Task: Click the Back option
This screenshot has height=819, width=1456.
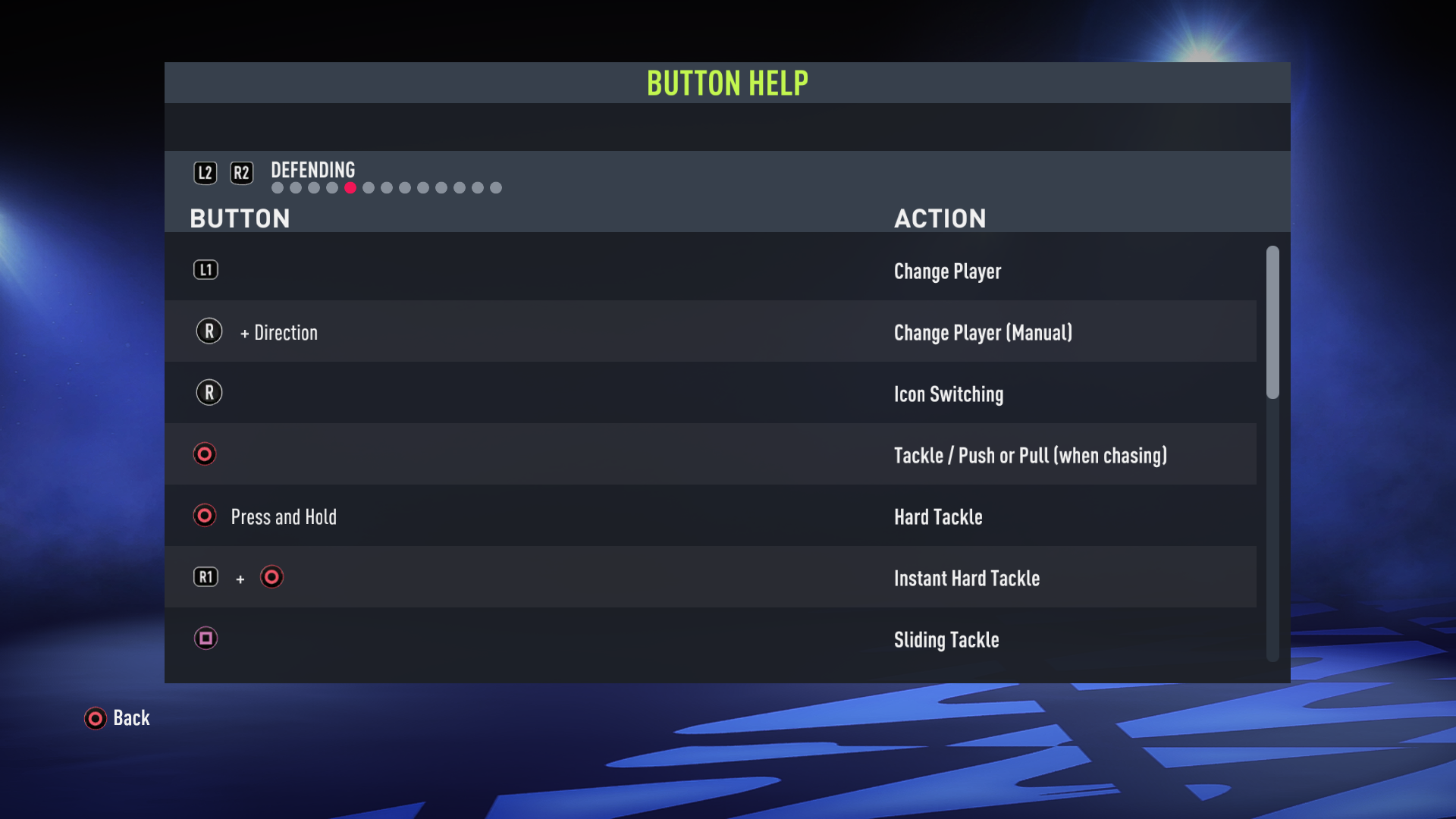Action: coord(130,718)
